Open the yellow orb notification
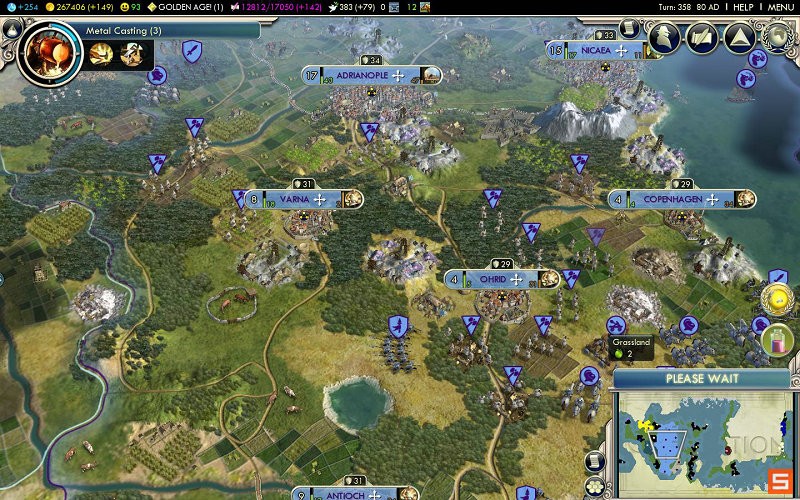The height and width of the screenshot is (500, 800). 778,298
